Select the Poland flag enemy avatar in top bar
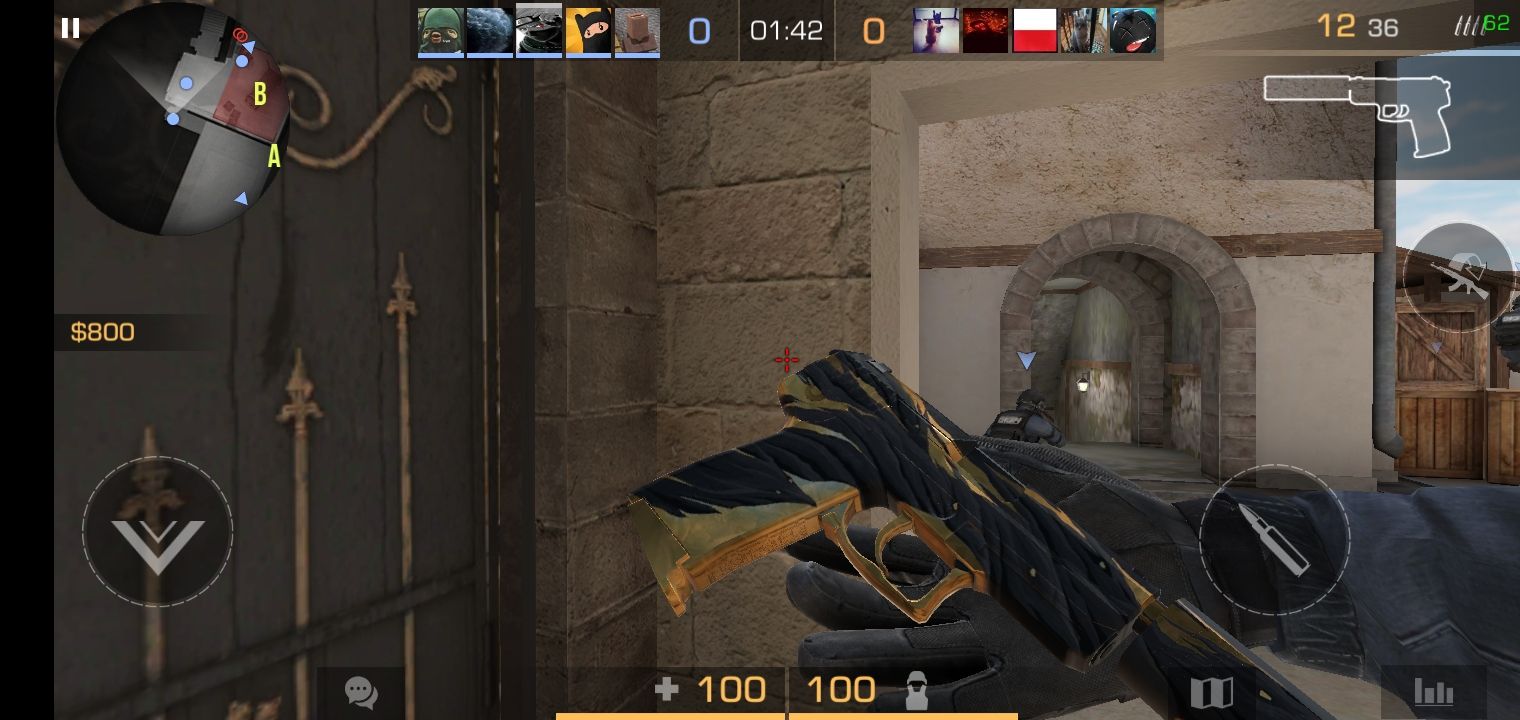The width and height of the screenshot is (1520, 720). point(1034,31)
